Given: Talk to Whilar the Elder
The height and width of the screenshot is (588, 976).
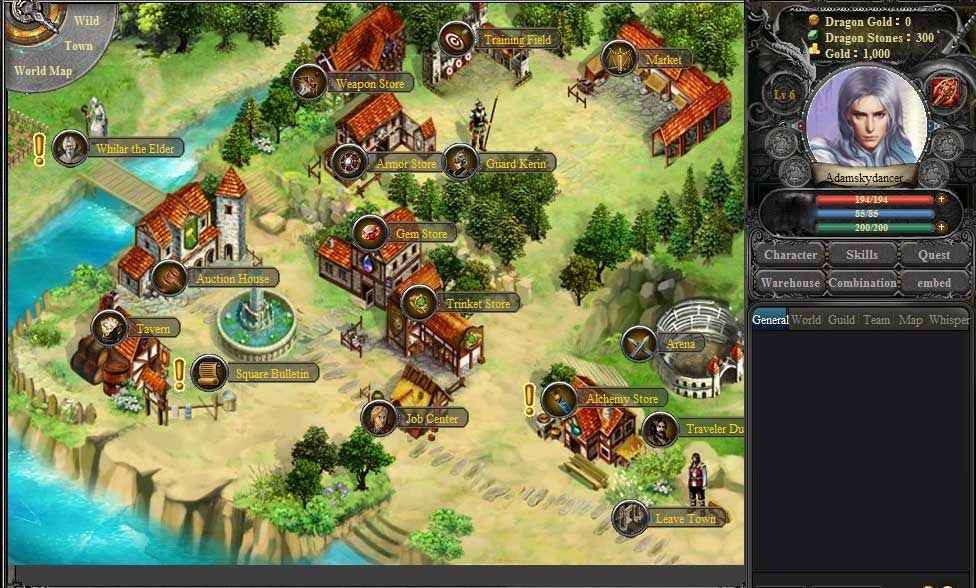Looking at the screenshot, I should [x=134, y=149].
